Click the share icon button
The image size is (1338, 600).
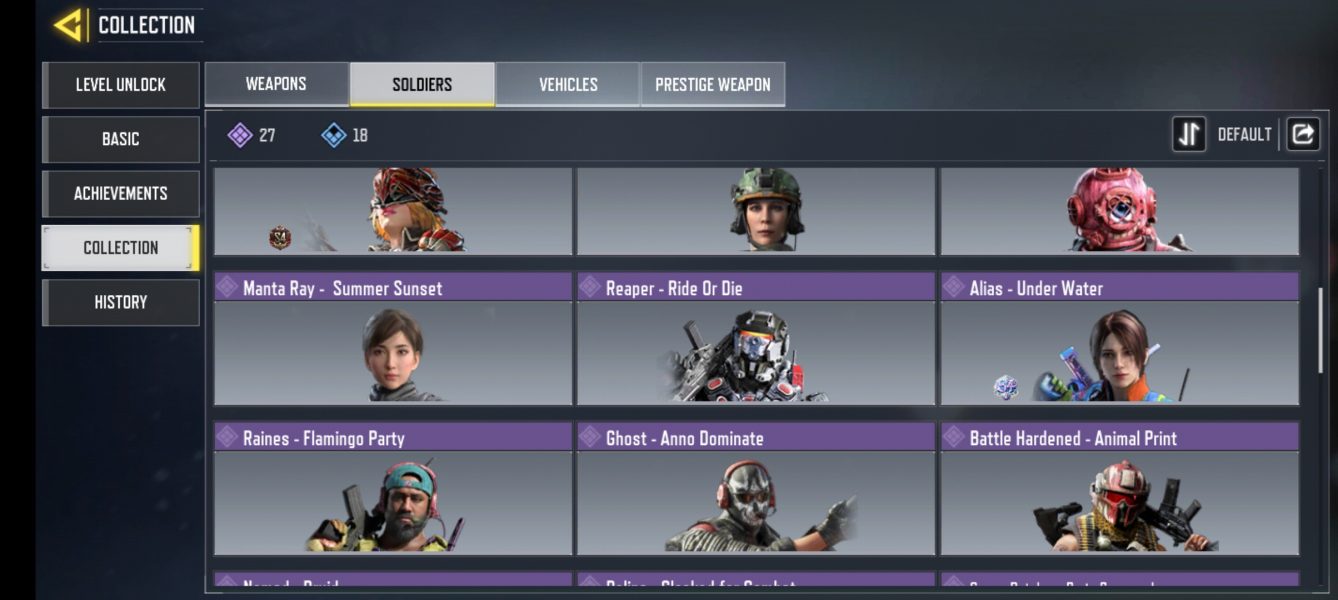(x=1302, y=134)
